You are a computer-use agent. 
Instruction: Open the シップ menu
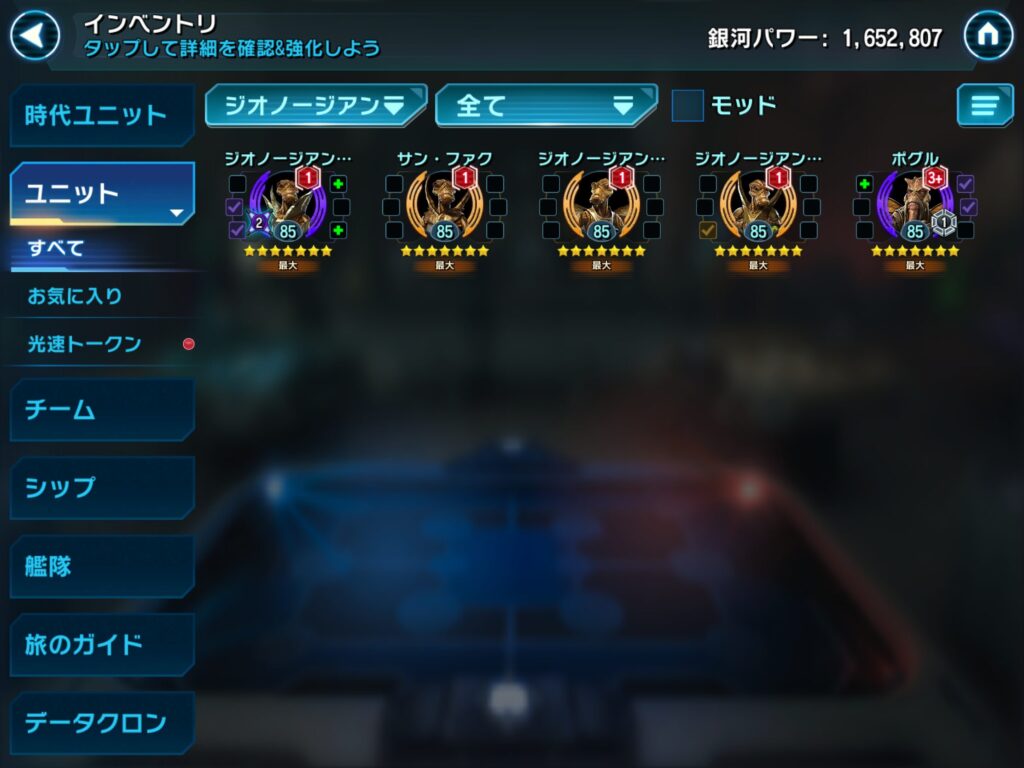(x=101, y=487)
